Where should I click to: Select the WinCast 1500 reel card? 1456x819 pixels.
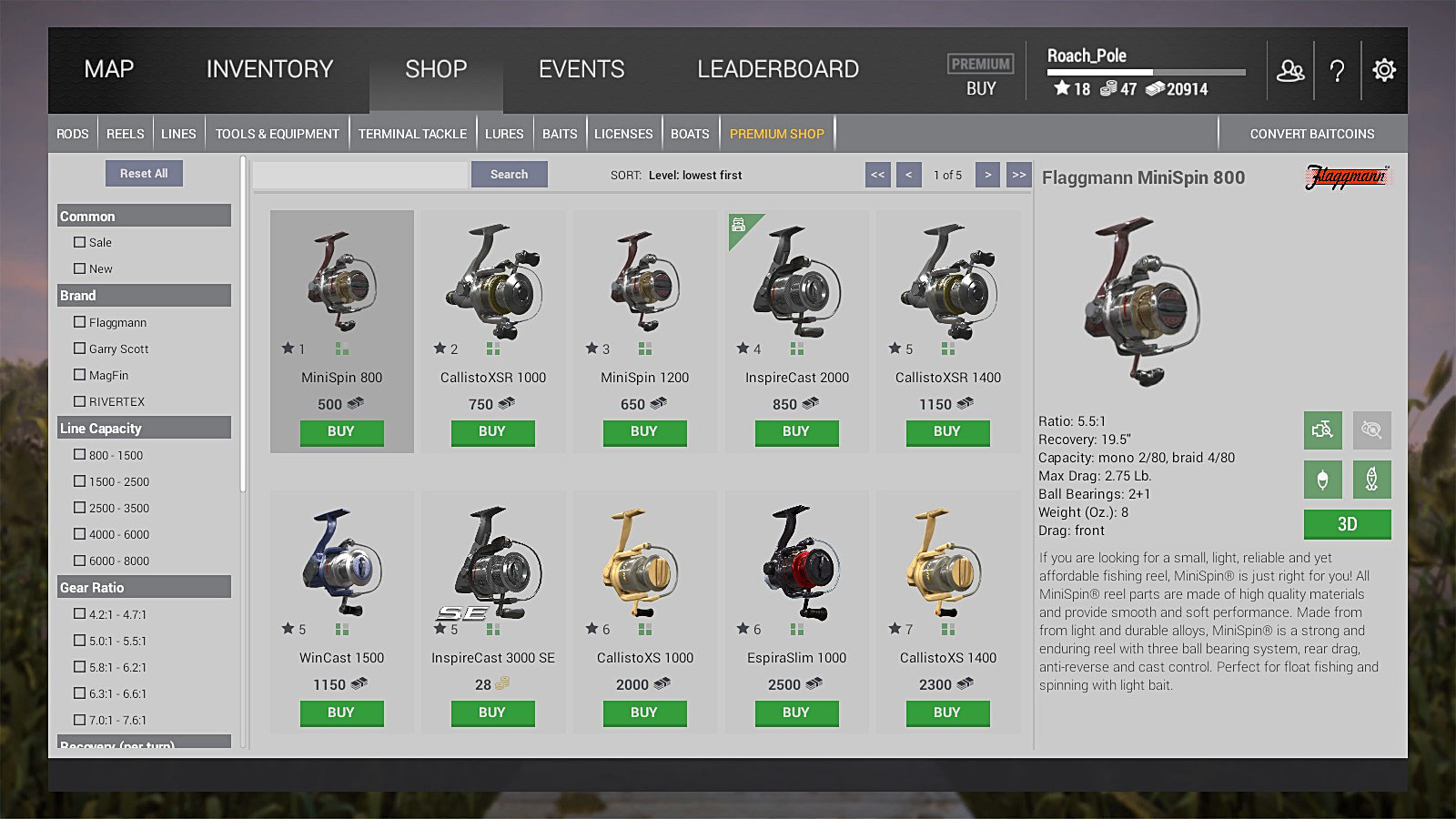coord(342,582)
